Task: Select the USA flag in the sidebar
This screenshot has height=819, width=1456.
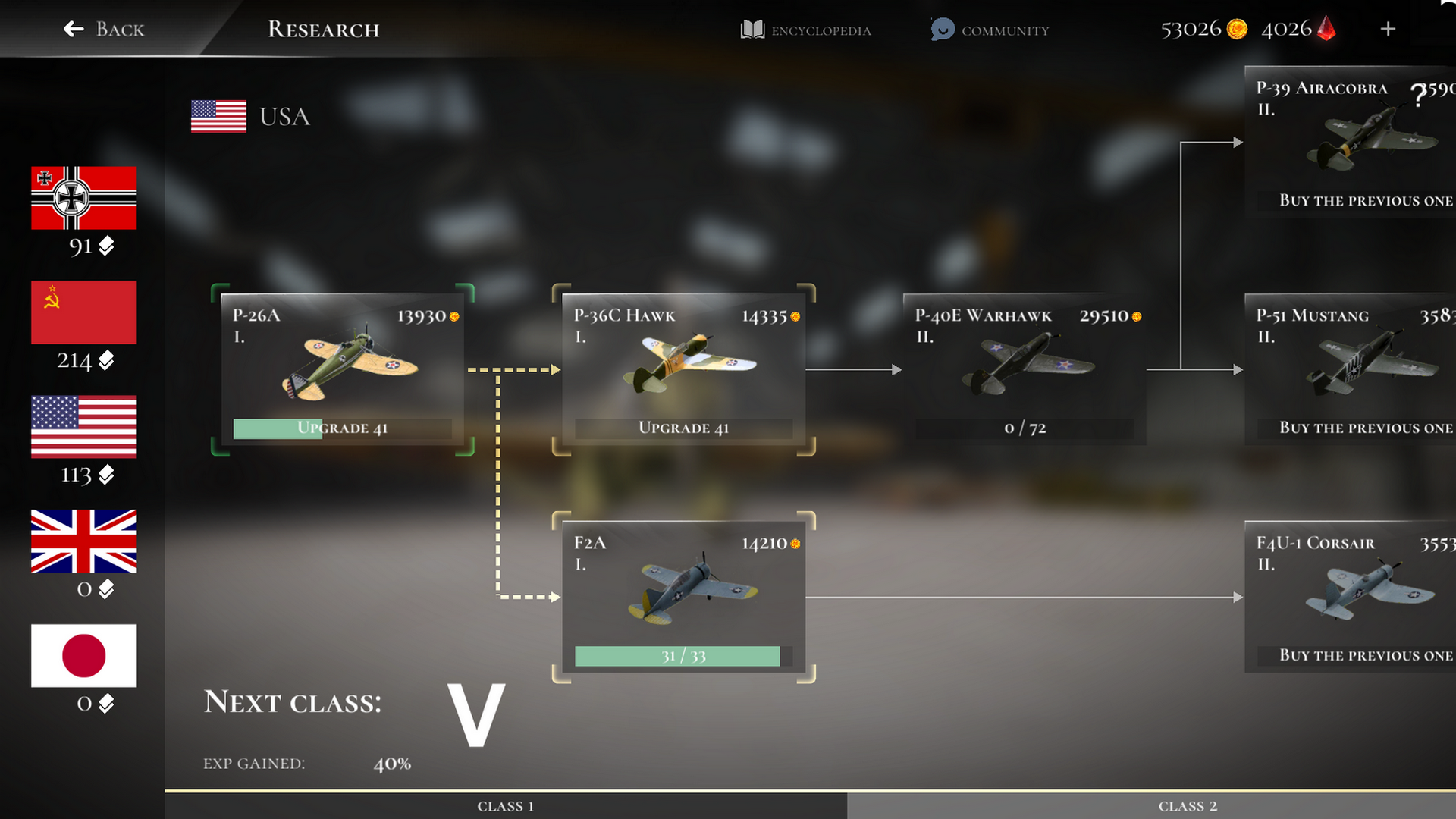Action: 83,427
